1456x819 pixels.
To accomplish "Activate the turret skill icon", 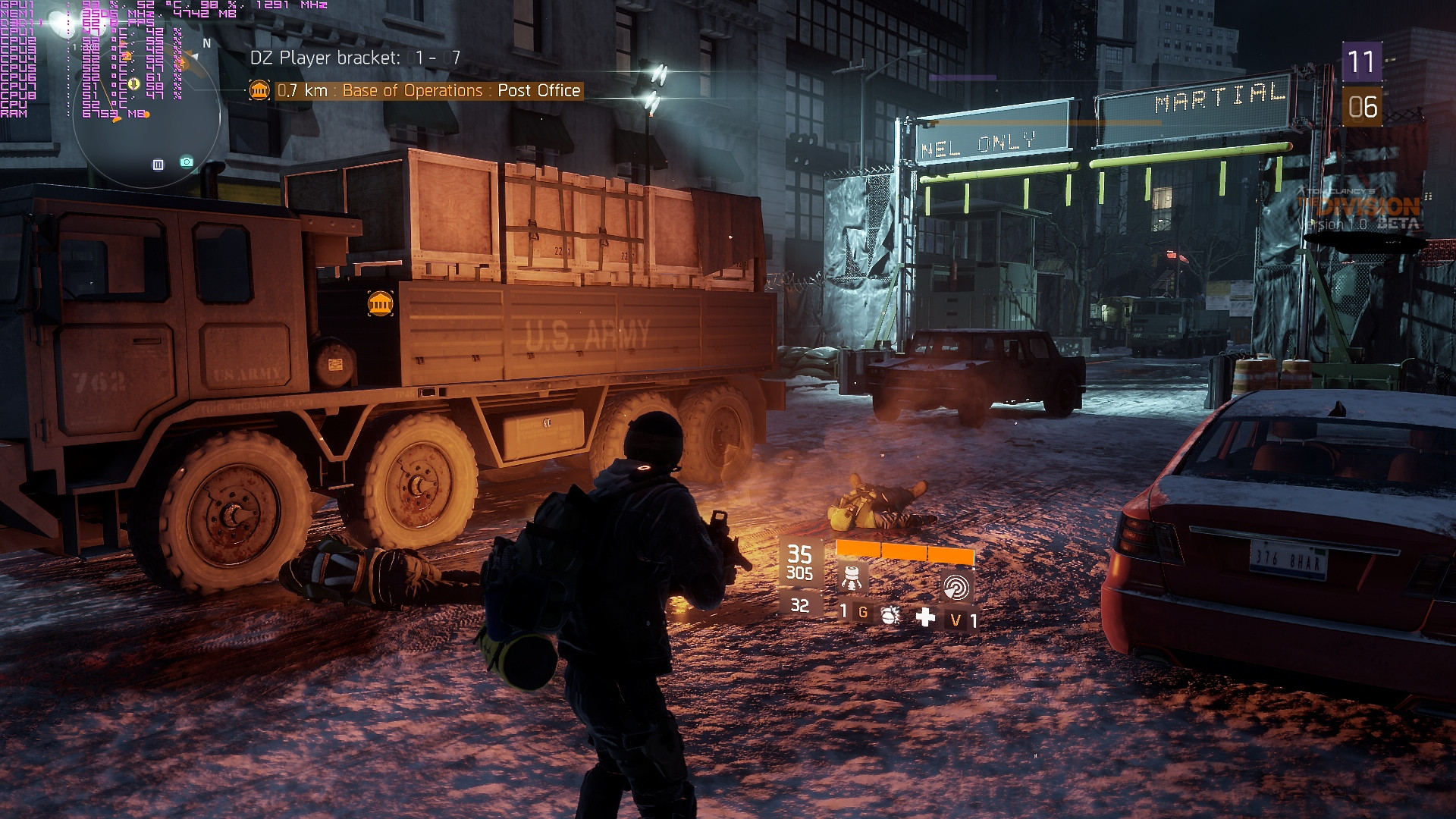I will pyautogui.click(x=852, y=578).
